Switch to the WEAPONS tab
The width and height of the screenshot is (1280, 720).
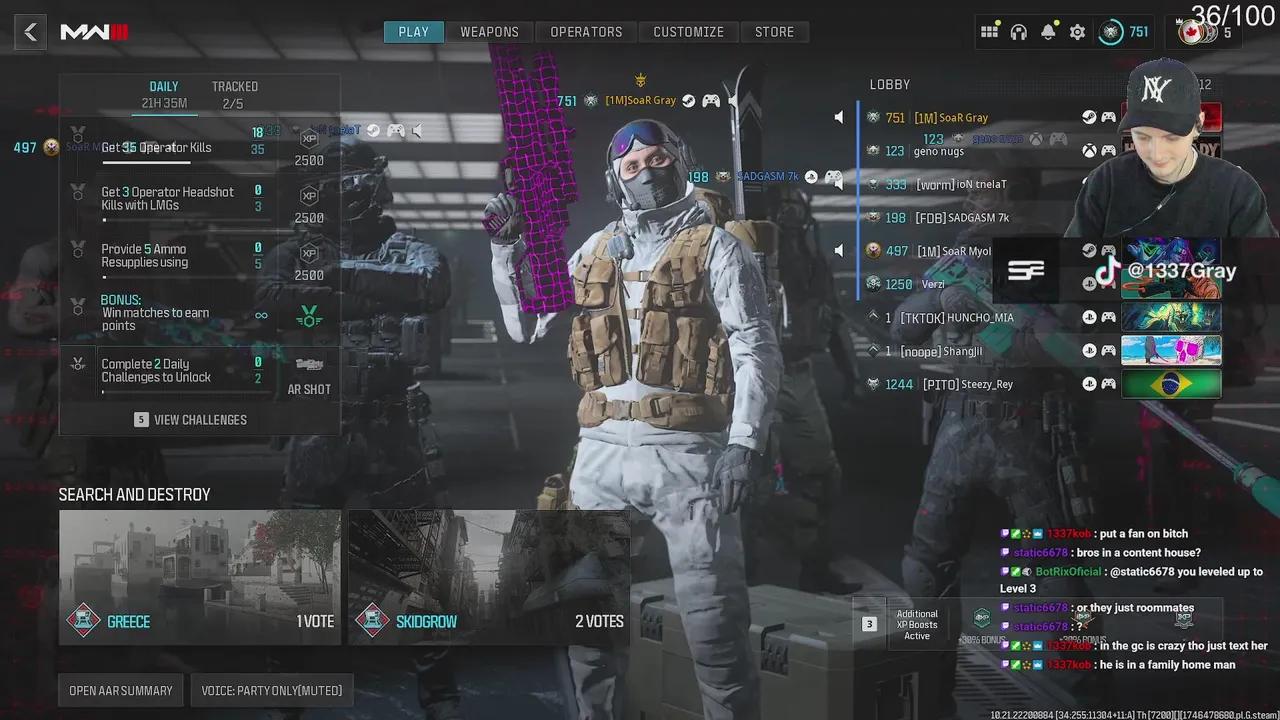[490, 31]
